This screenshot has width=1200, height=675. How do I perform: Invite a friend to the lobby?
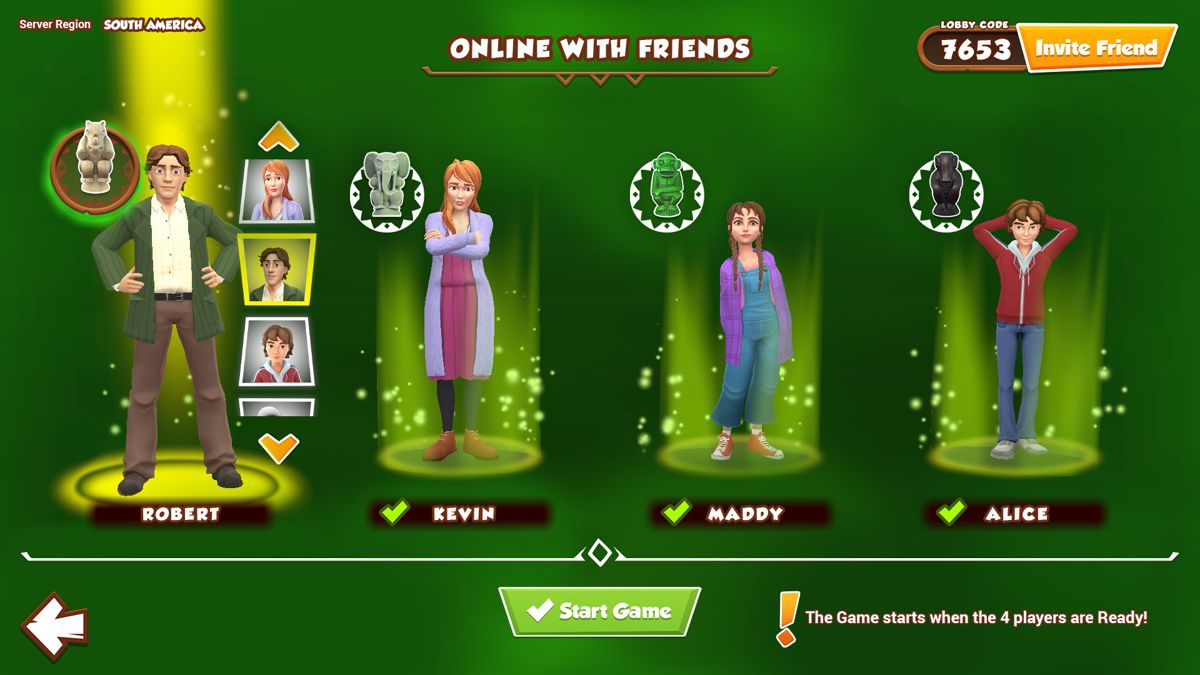(x=1096, y=48)
